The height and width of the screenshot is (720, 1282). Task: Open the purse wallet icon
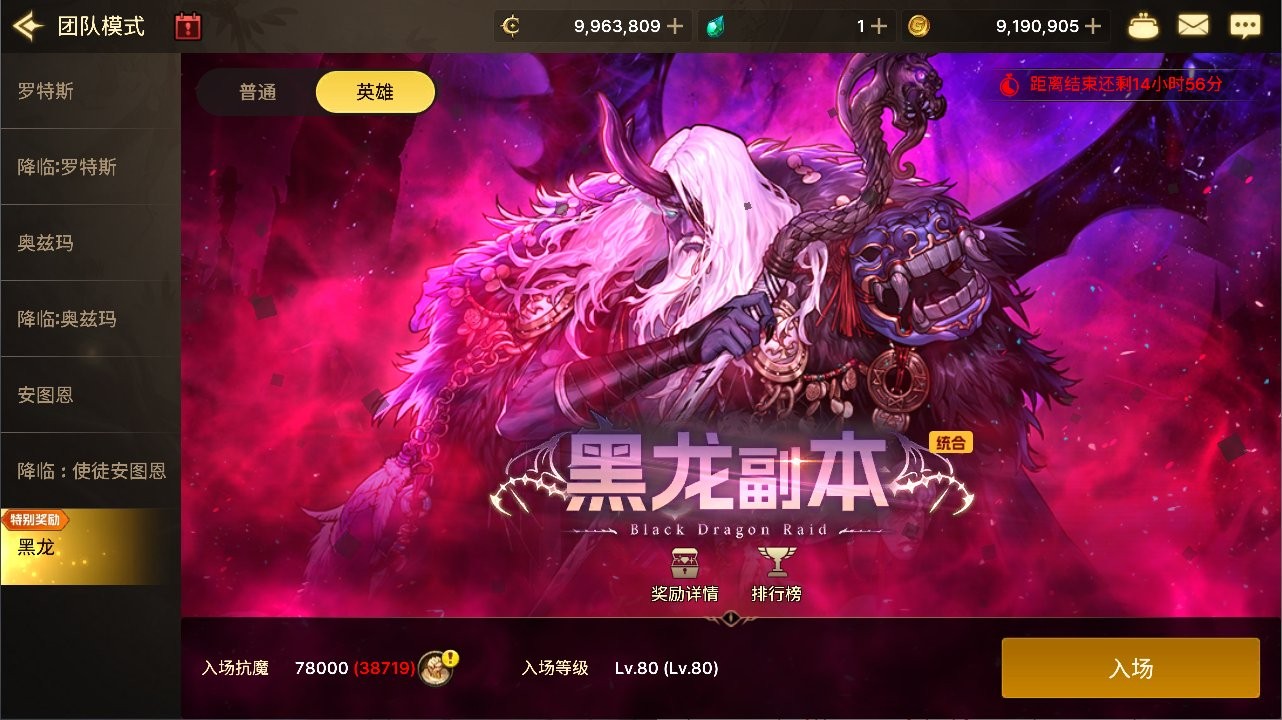coord(1143,25)
